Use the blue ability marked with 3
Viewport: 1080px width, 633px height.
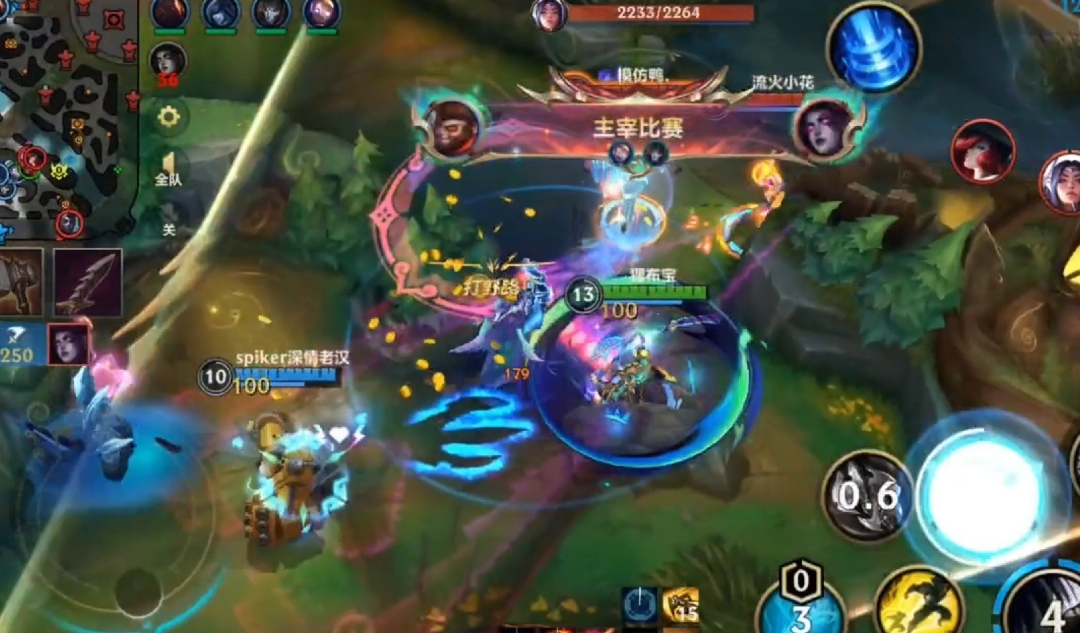pos(800,607)
